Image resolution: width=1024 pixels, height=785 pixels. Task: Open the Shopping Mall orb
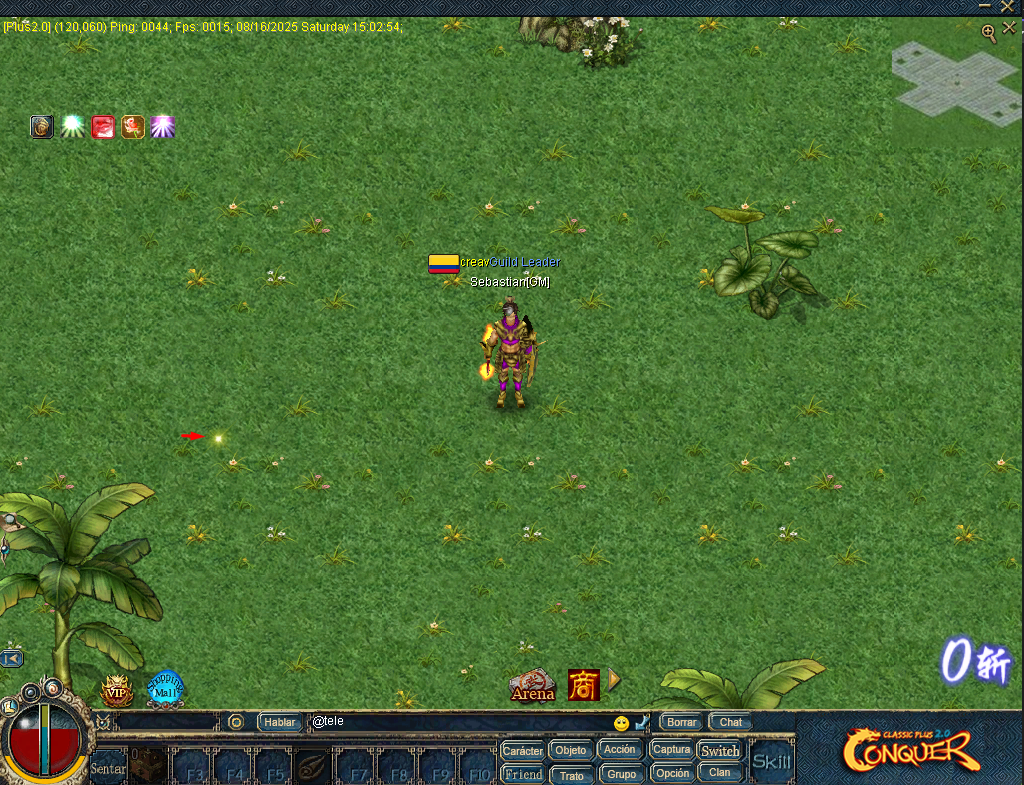165,689
